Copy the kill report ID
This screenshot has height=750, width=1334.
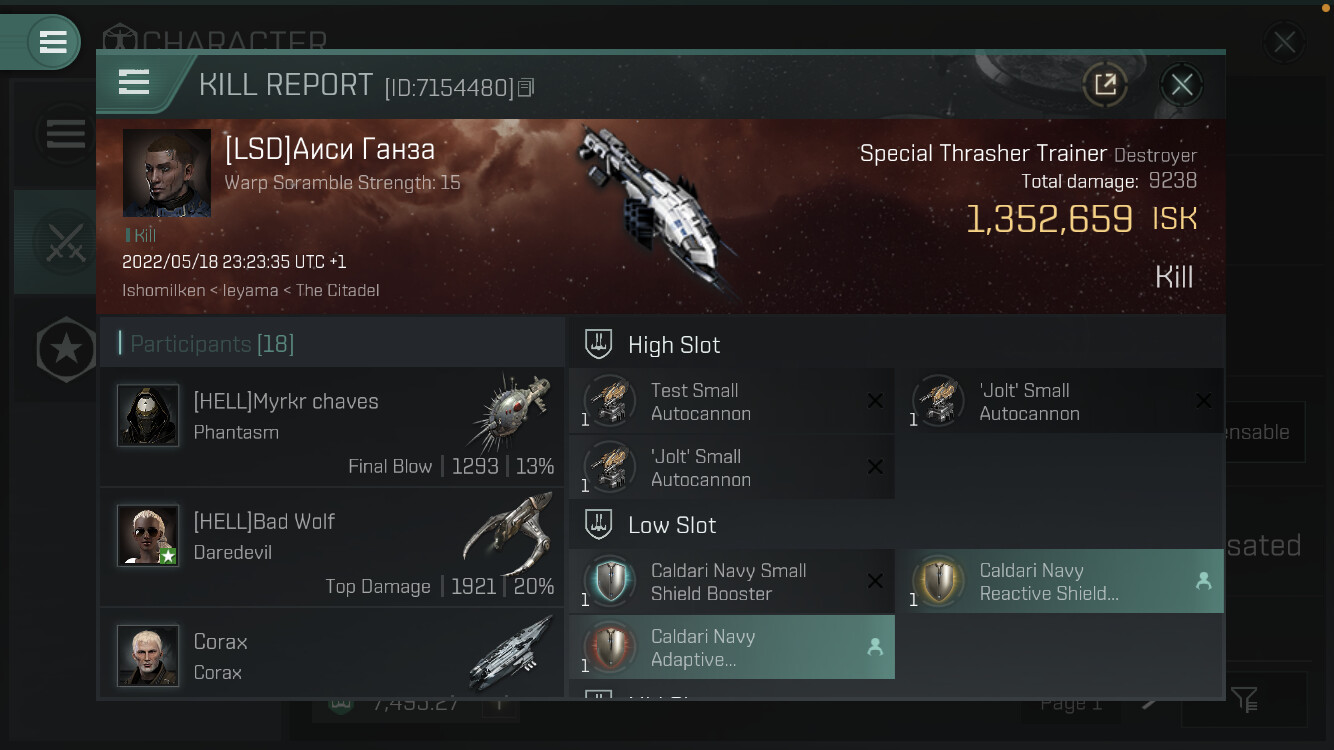[526, 88]
